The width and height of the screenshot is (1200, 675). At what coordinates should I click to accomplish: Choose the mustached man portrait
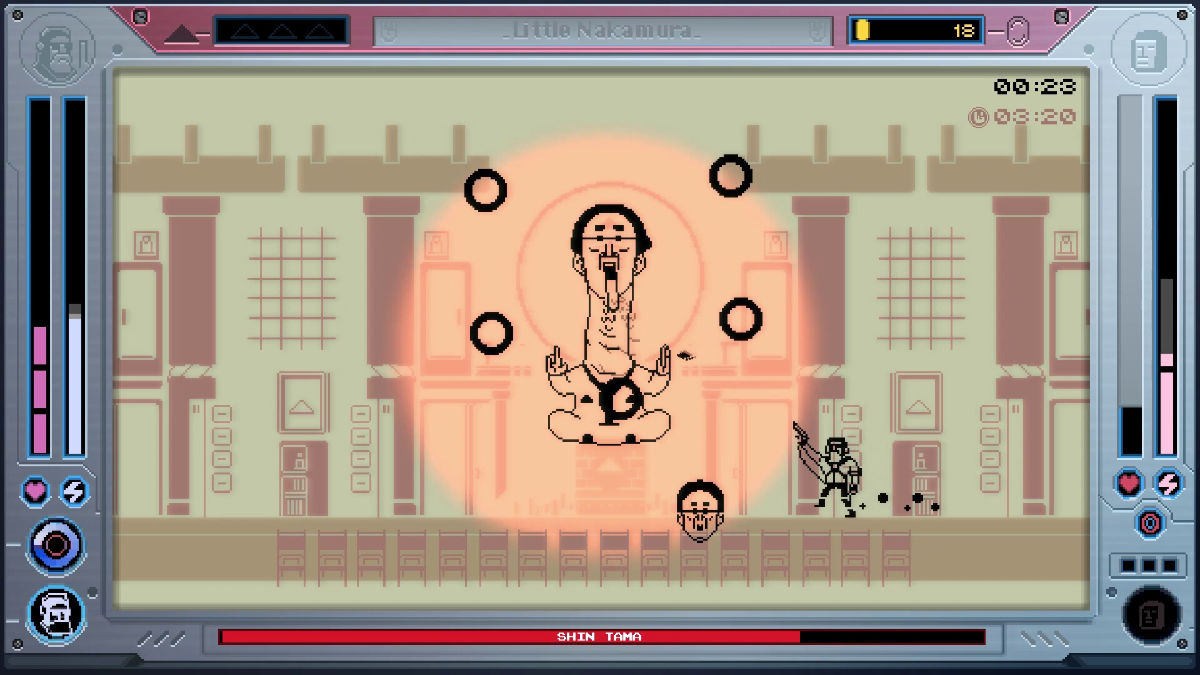coord(56,612)
